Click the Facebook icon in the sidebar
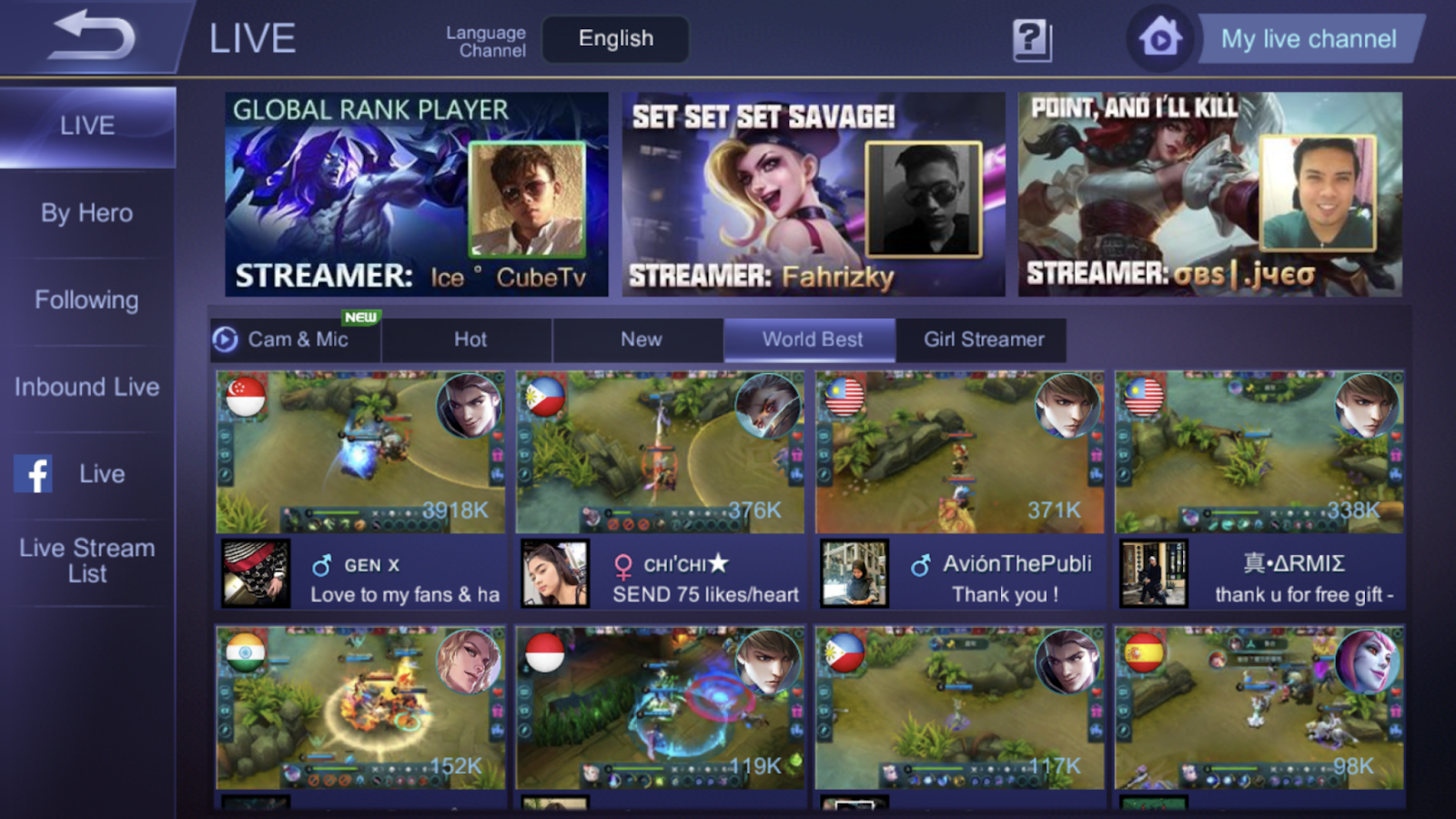The image size is (1456, 819). tap(35, 473)
